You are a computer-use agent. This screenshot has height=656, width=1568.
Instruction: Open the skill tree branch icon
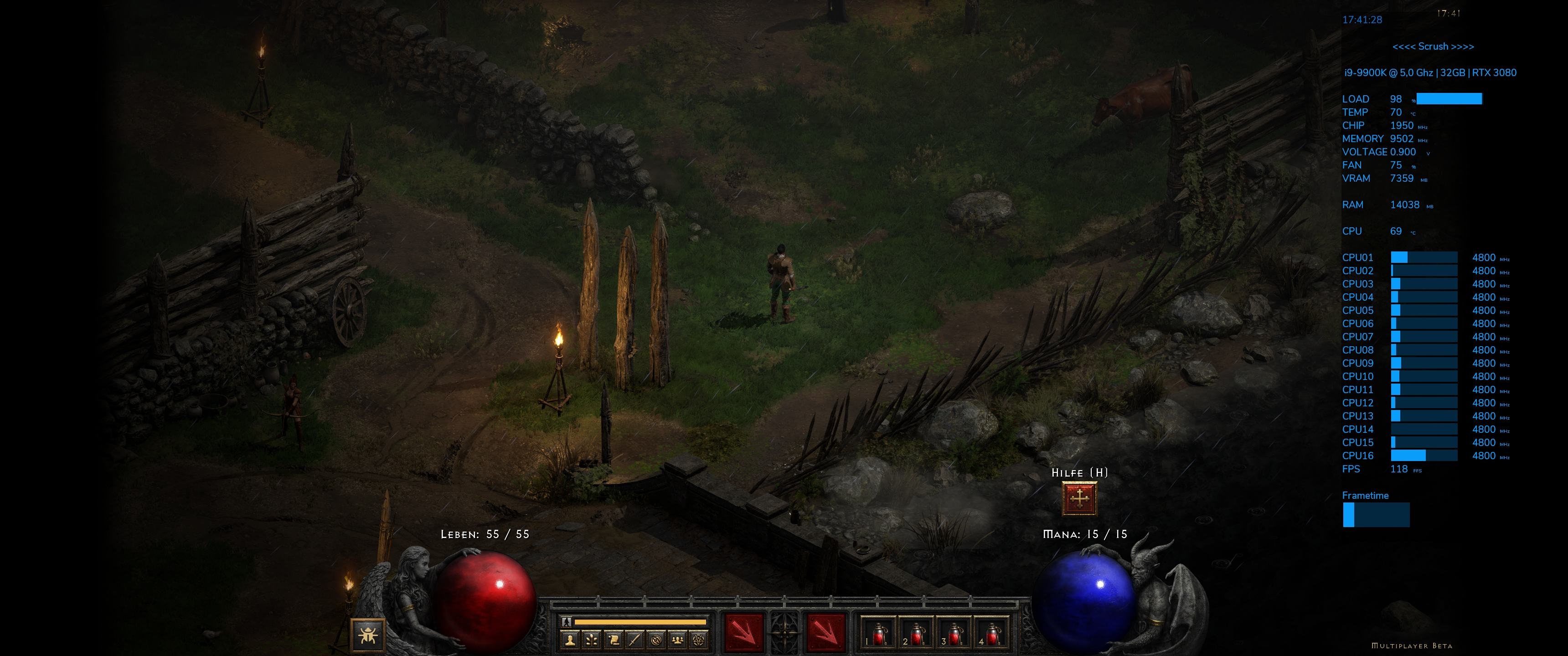coord(591,640)
